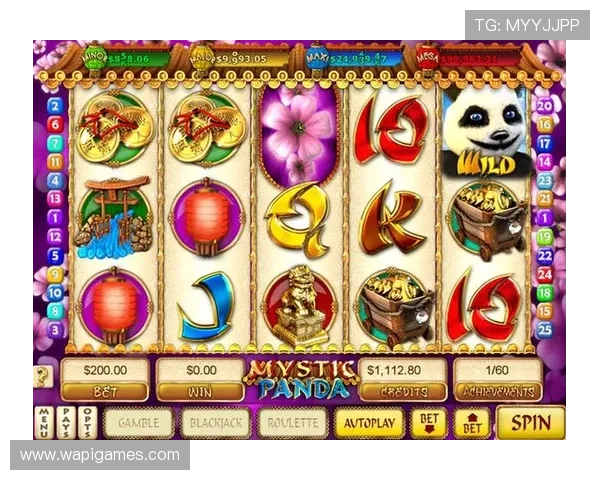
Task: Open the ROULETTE side game
Action: 293,422
